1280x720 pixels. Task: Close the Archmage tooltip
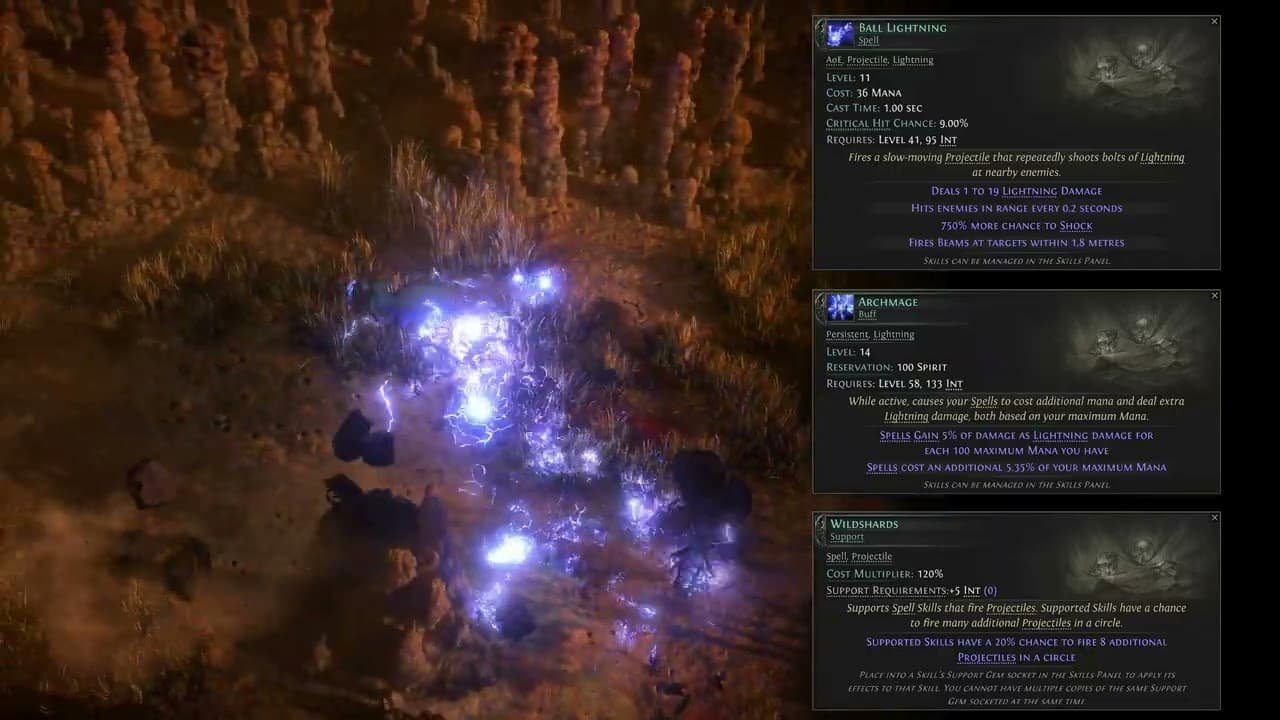click(1215, 295)
